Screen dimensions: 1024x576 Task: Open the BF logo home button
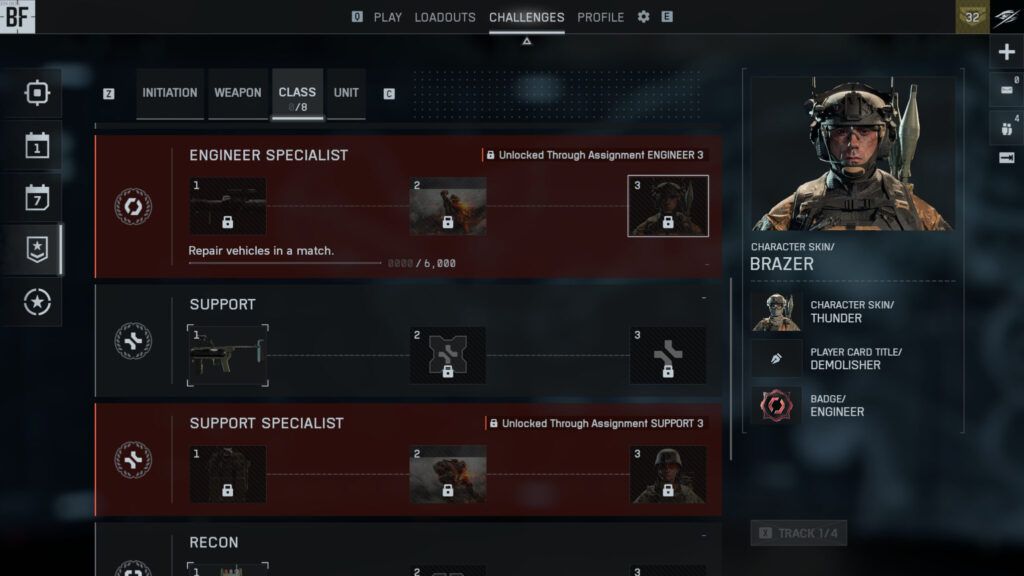pyautogui.click(x=17, y=16)
